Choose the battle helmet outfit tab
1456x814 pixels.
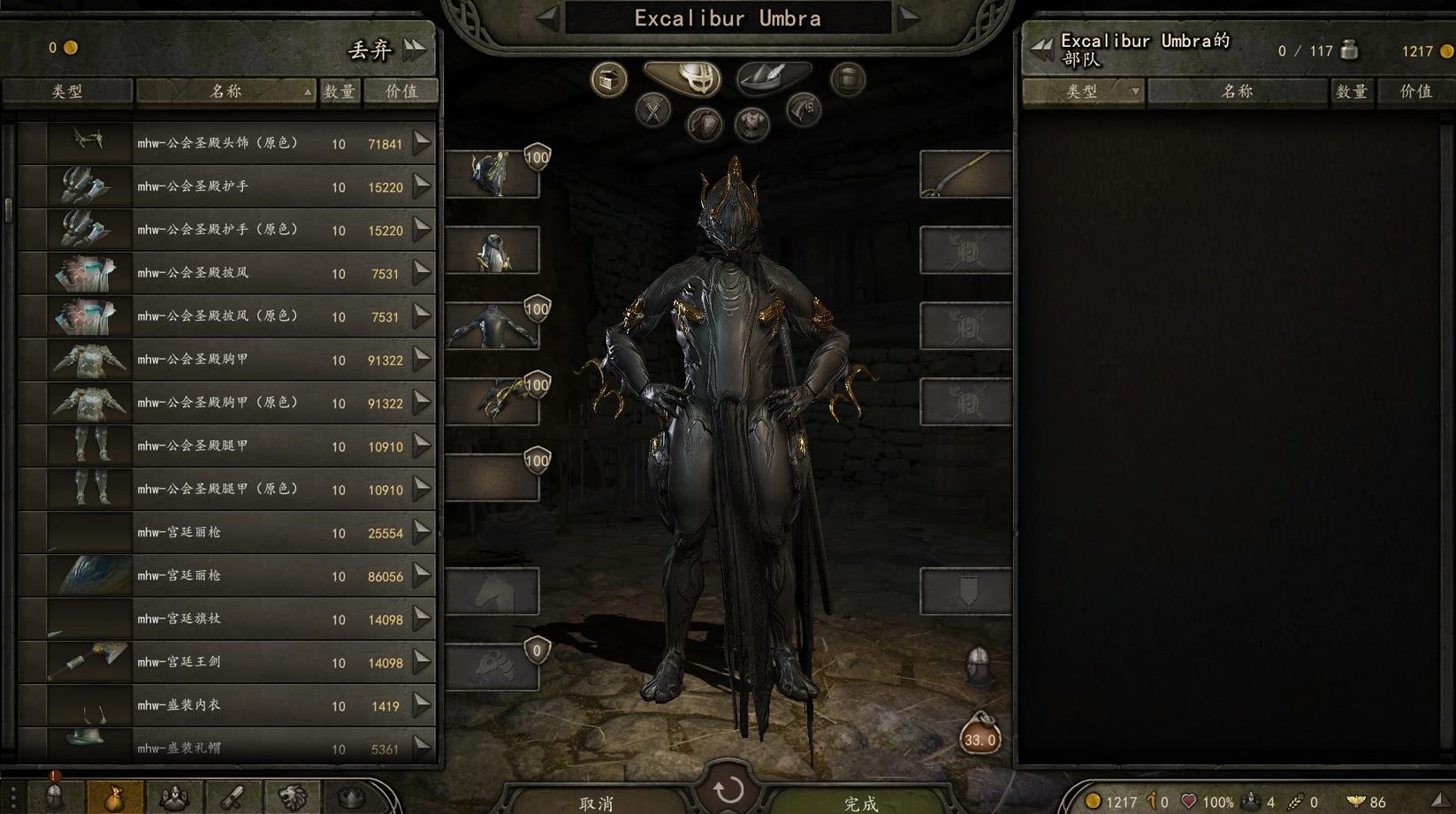(x=682, y=78)
